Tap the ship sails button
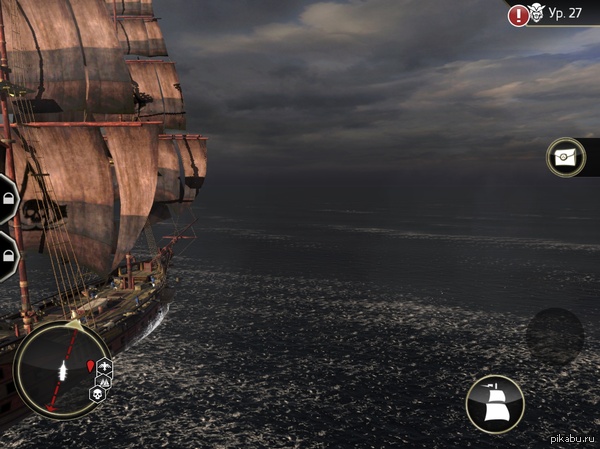The image size is (600, 449). point(495,403)
